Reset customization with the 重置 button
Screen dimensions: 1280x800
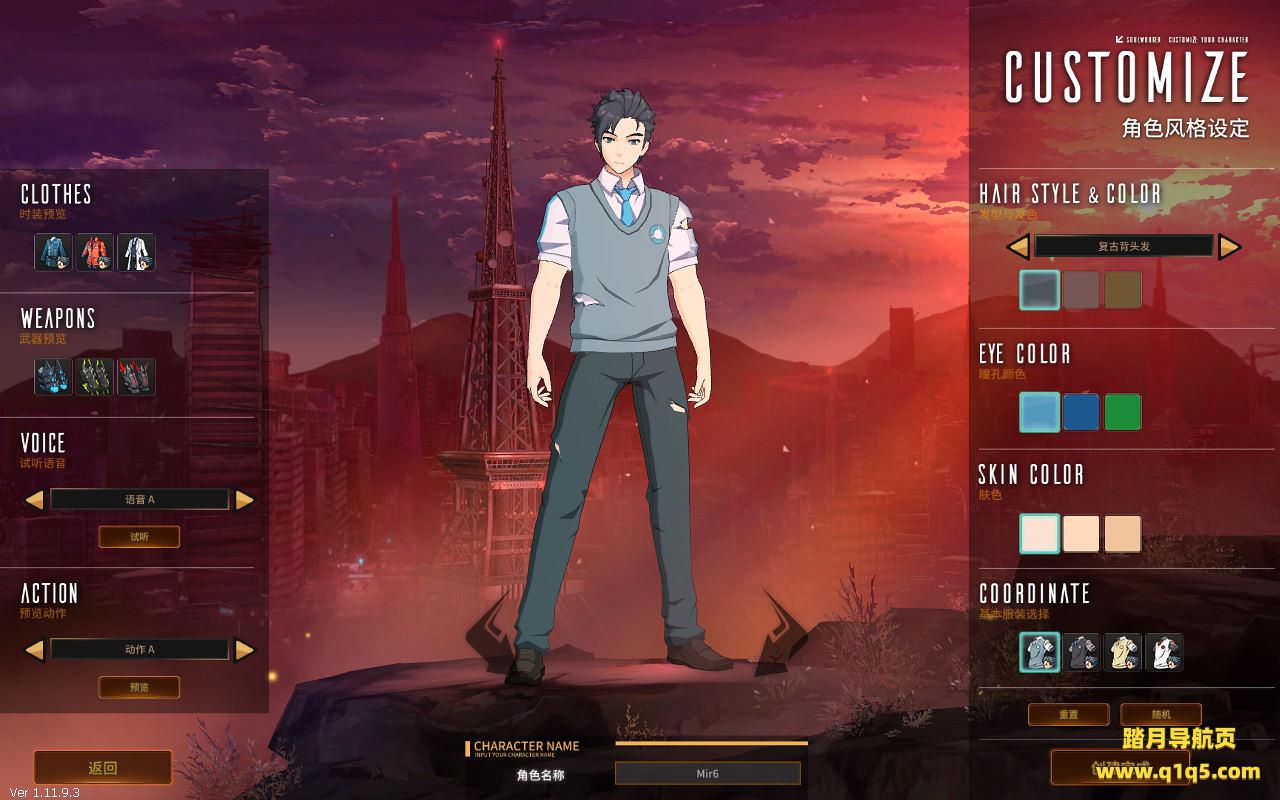click(1069, 714)
